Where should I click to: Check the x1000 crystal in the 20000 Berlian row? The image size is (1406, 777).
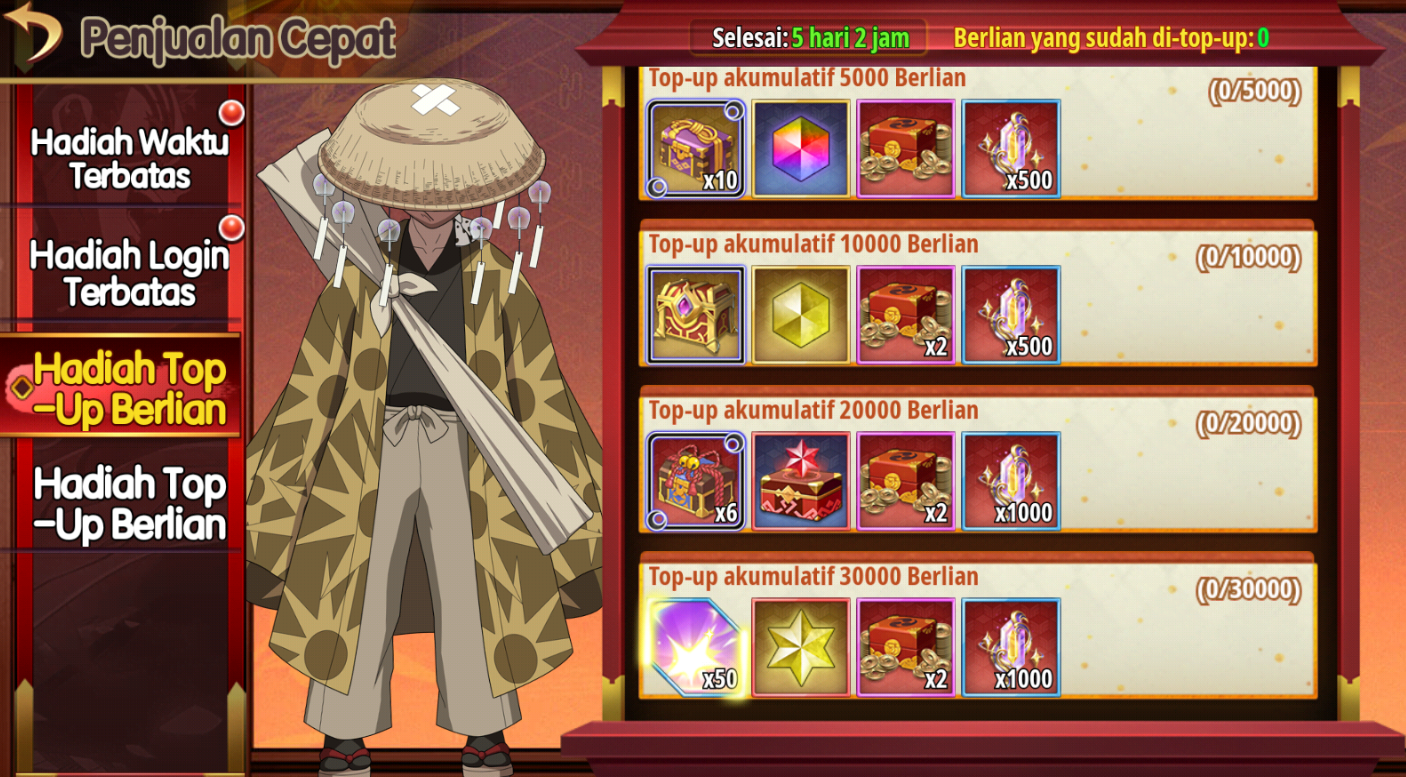pos(1011,481)
